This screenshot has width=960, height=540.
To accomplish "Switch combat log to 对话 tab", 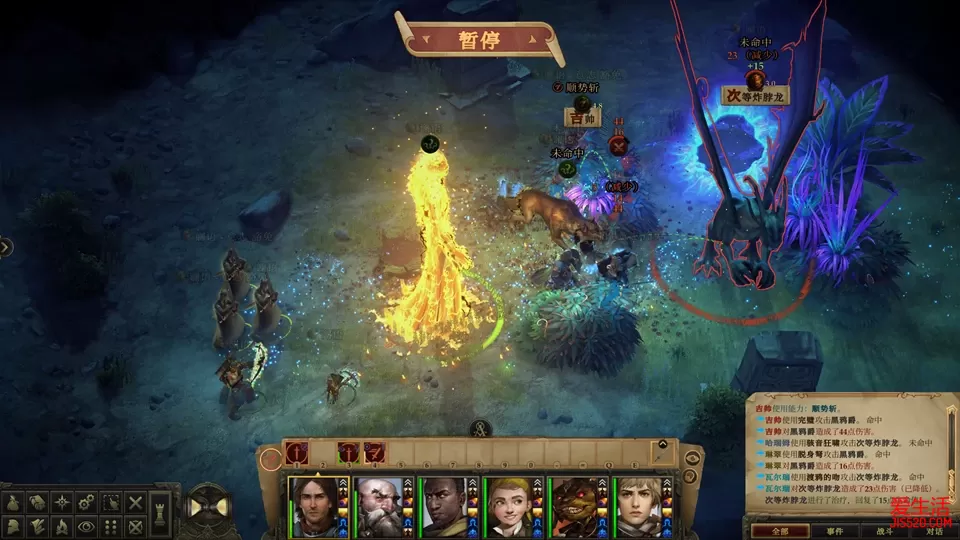I will click(935, 531).
